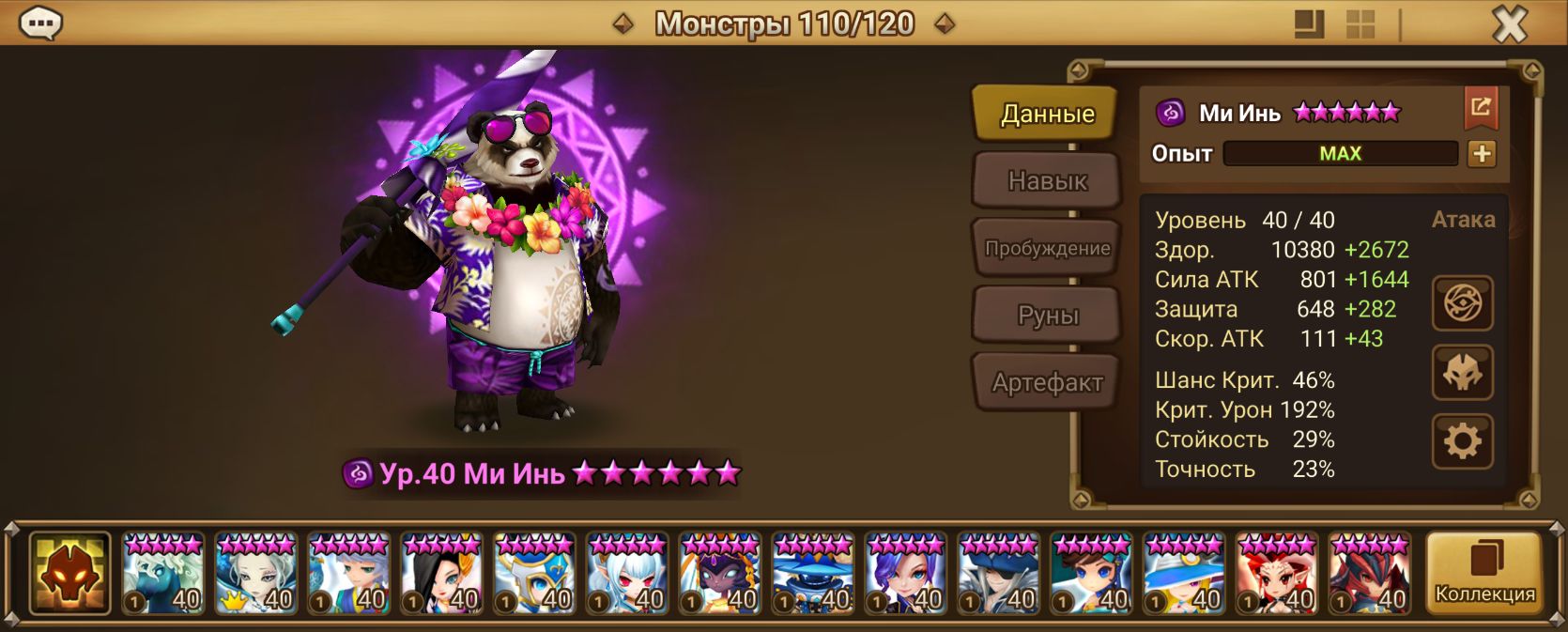Go to the Артефакт tab

(1046, 382)
